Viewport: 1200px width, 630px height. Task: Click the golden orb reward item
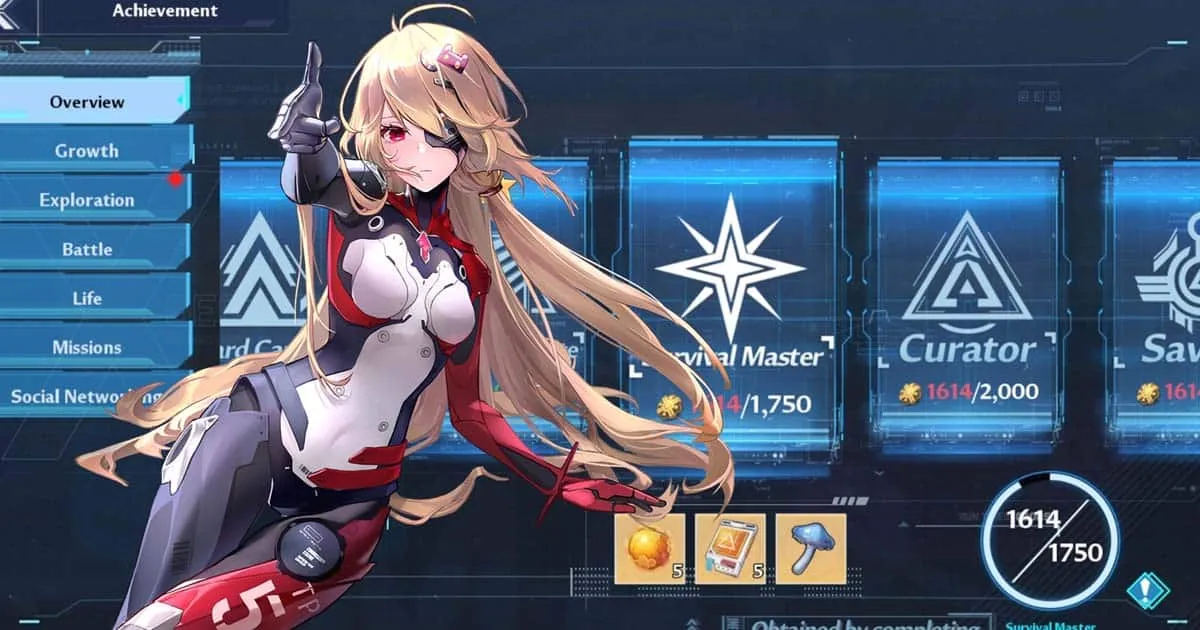coord(649,549)
